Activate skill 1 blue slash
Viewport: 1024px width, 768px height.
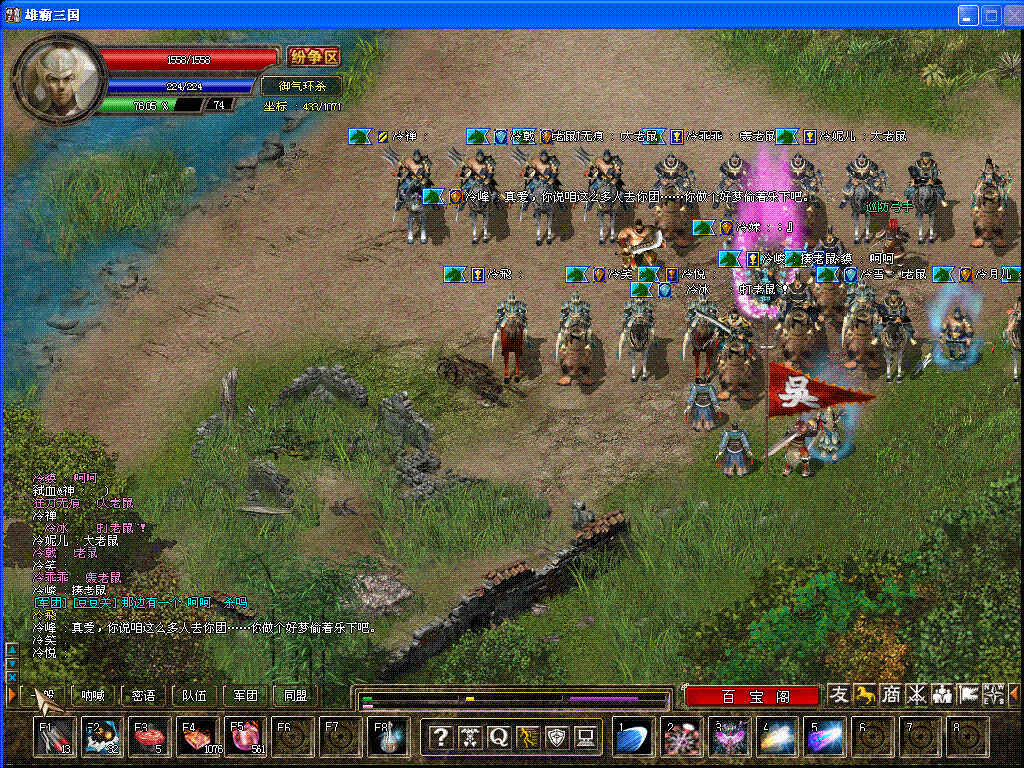coord(633,738)
